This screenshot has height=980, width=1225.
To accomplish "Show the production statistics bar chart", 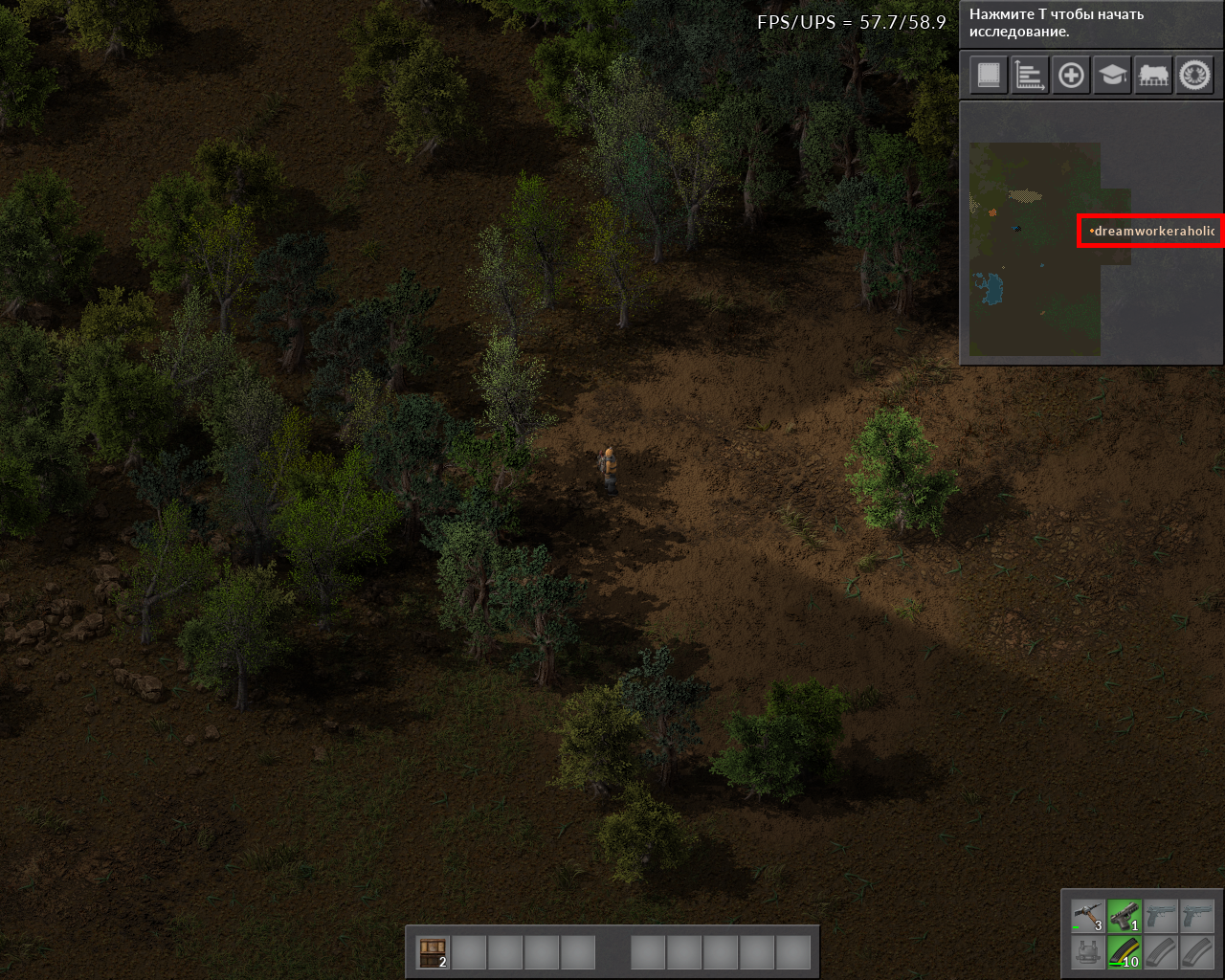I will (x=1030, y=75).
